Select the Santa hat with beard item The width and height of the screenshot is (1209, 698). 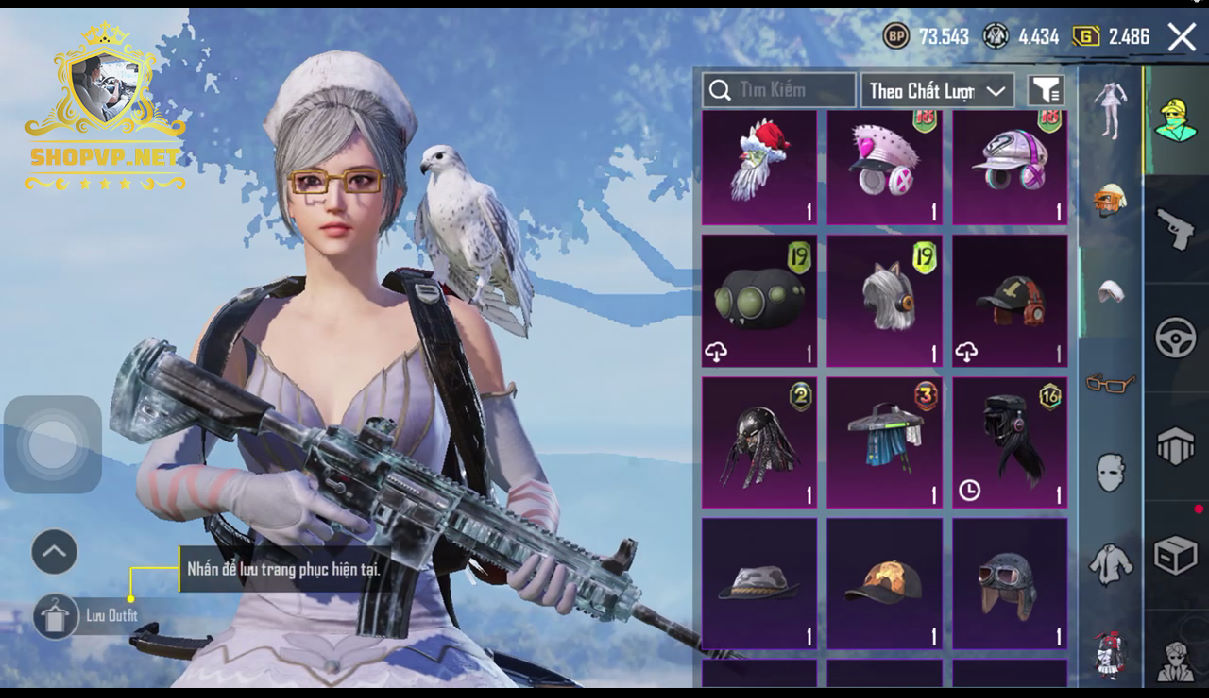pyautogui.click(x=759, y=168)
